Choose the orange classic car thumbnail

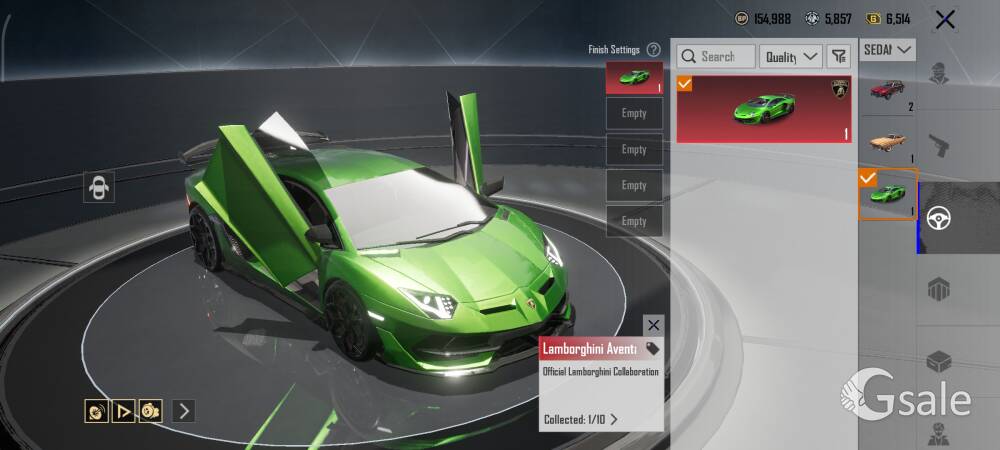887,143
